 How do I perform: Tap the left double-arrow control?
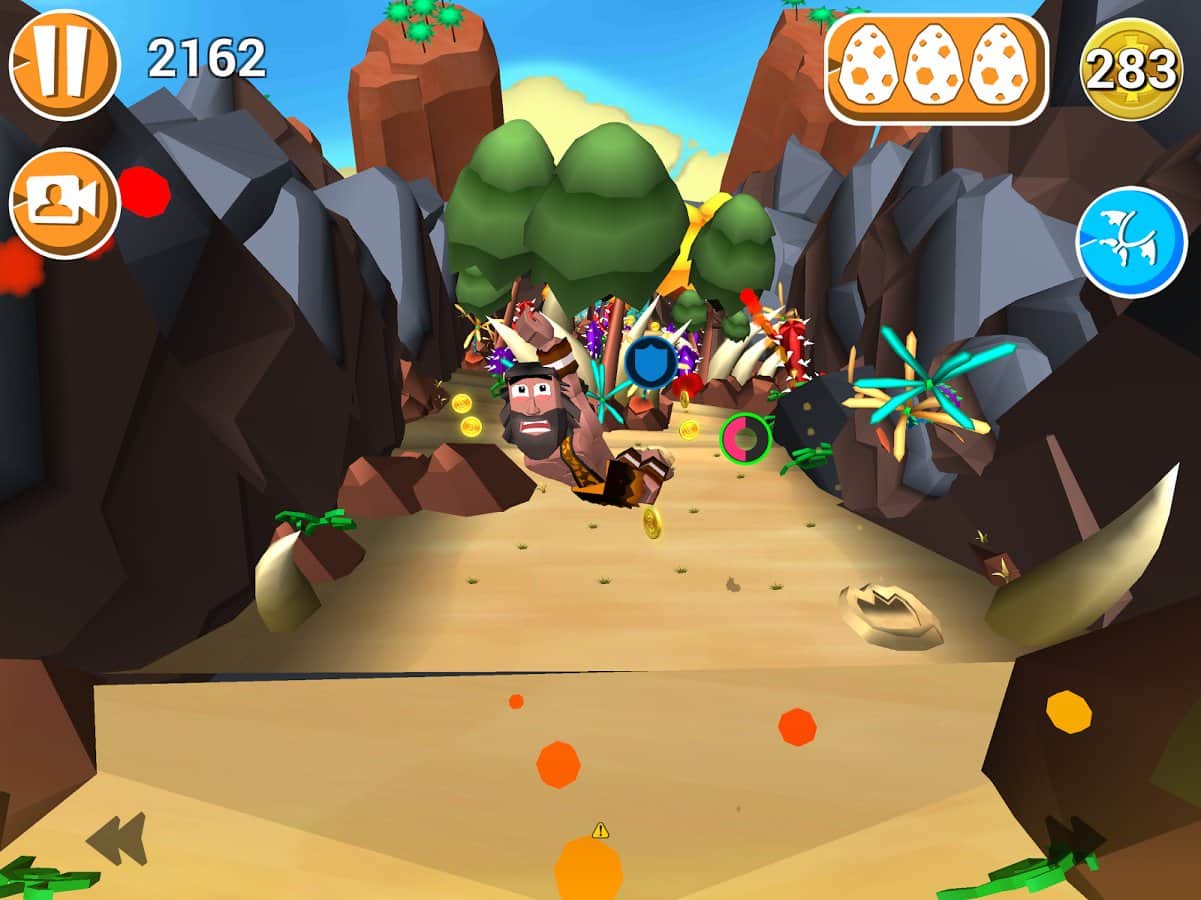[x=117, y=838]
